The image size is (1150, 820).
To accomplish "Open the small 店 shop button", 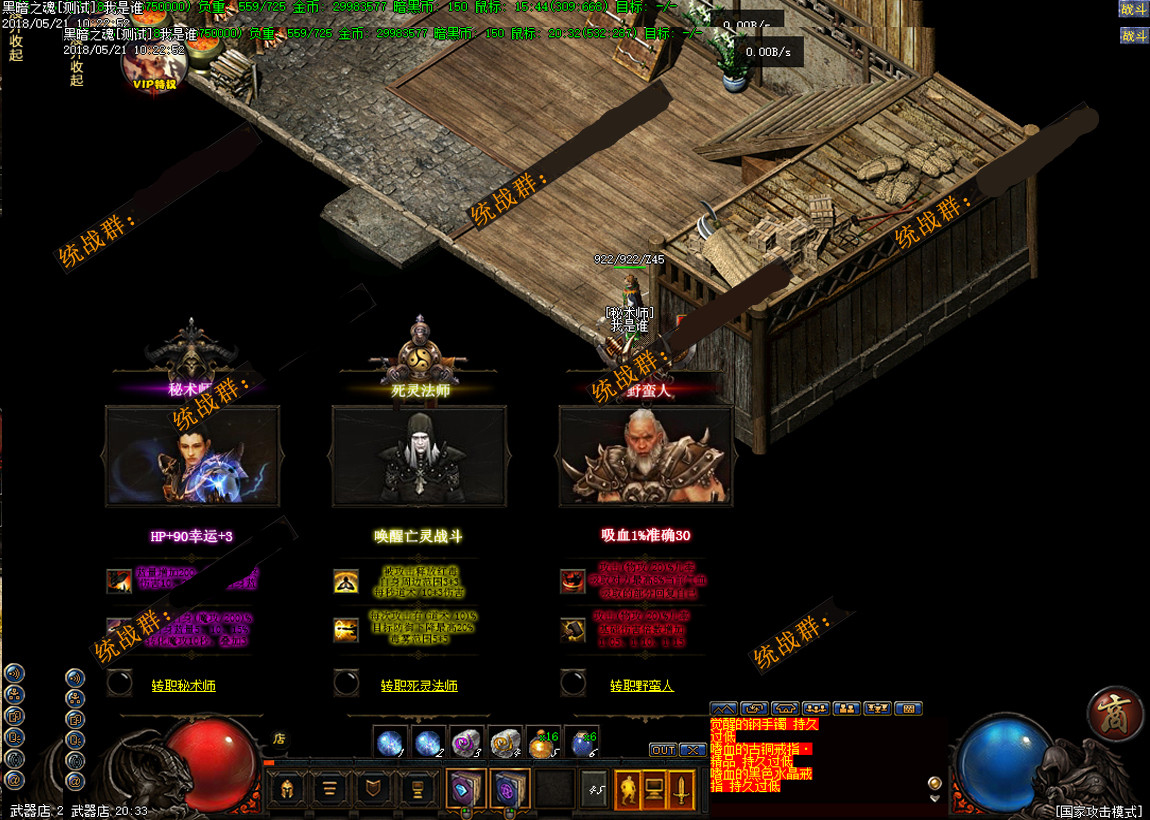I will [x=279, y=739].
